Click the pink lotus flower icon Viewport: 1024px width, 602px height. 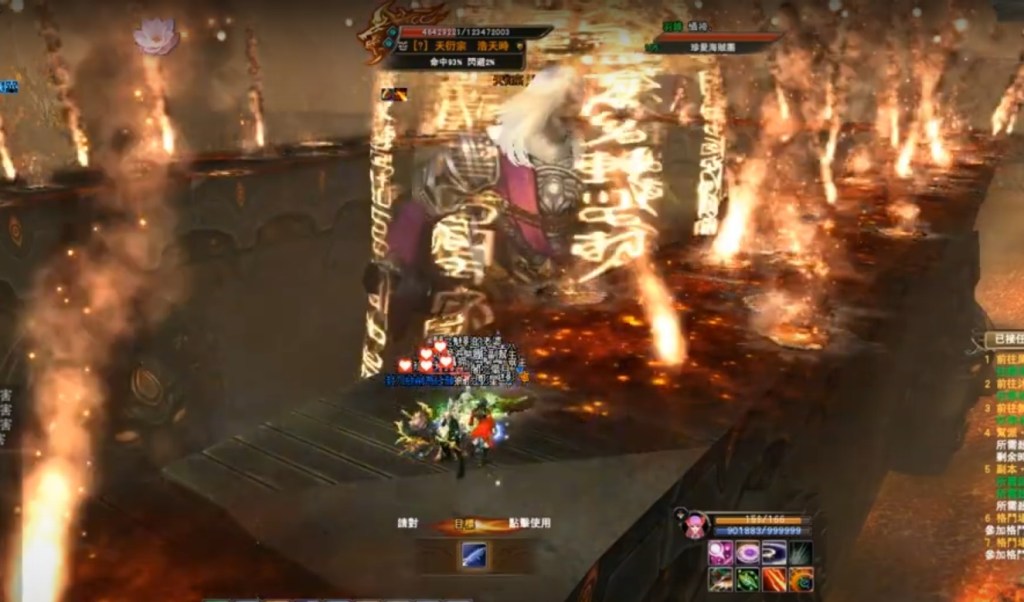point(155,36)
